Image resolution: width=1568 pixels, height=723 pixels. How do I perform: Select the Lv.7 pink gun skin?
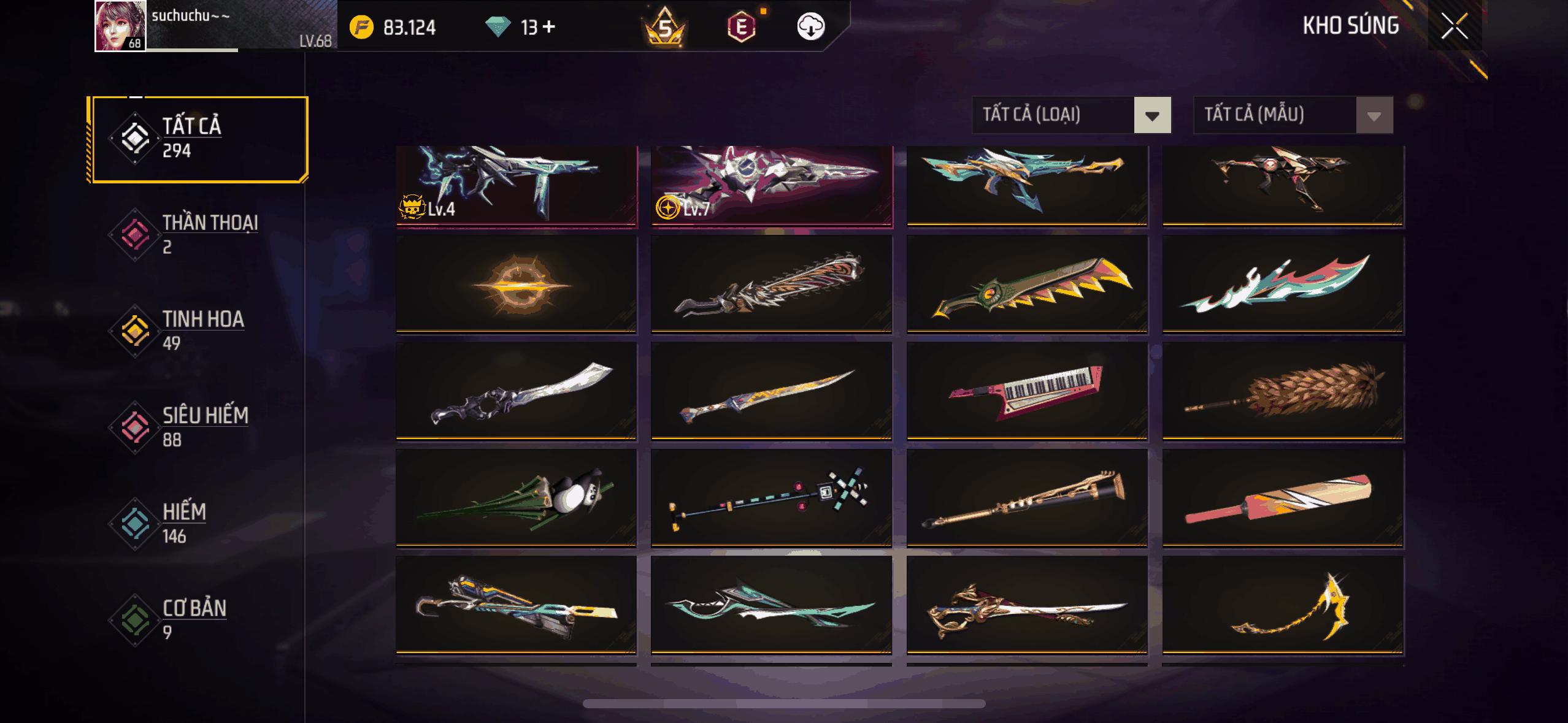click(x=771, y=185)
